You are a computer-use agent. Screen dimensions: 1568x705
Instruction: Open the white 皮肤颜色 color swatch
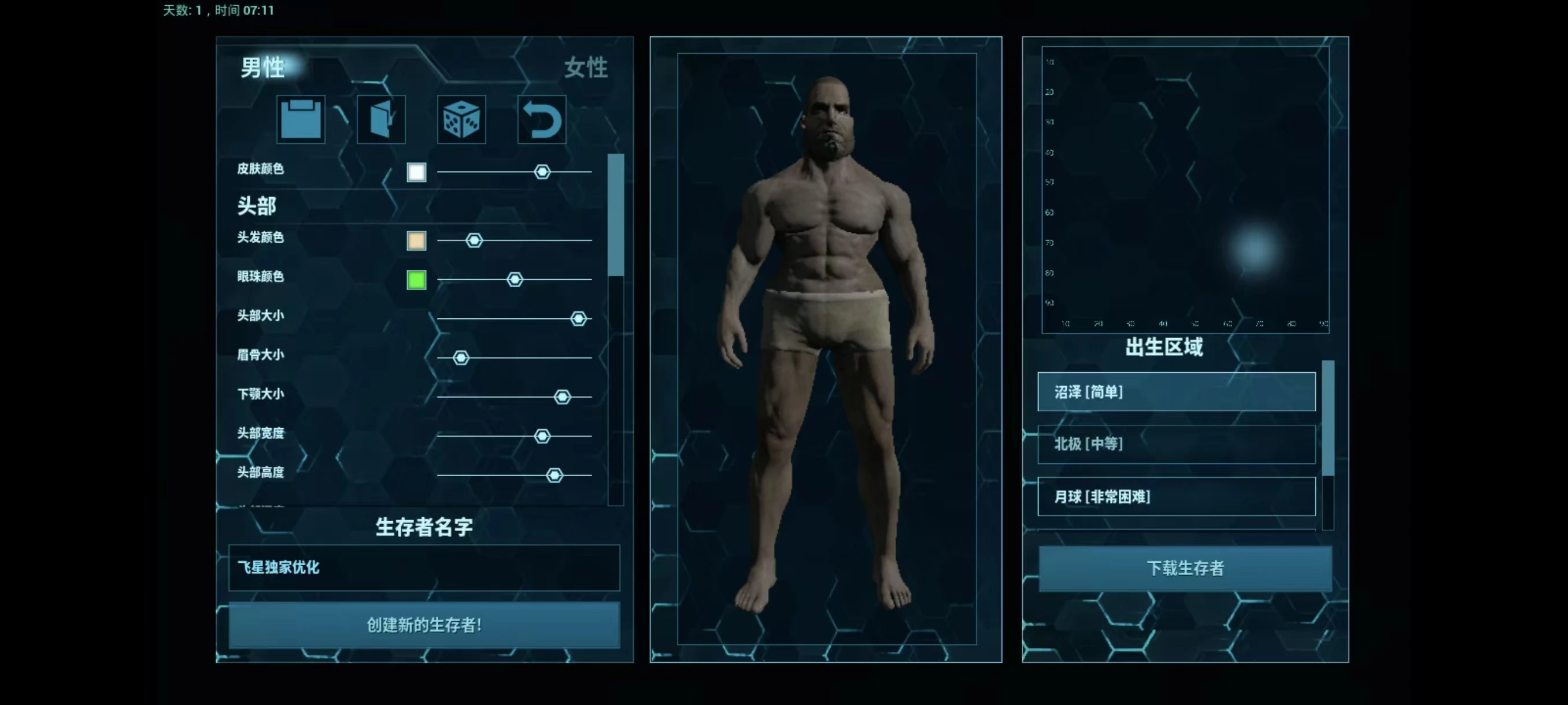click(416, 172)
